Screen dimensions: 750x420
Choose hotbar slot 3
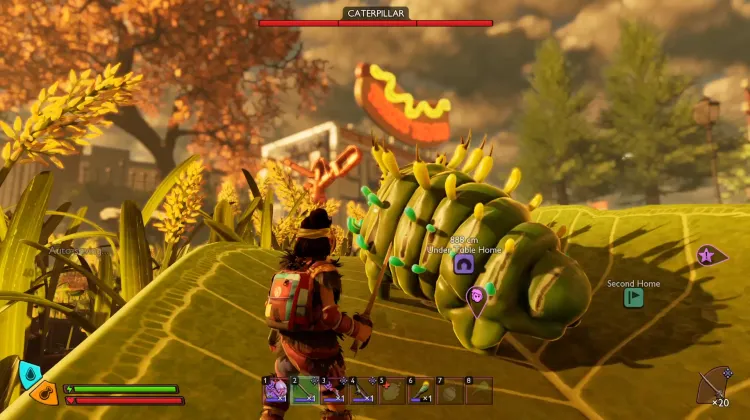point(333,391)
